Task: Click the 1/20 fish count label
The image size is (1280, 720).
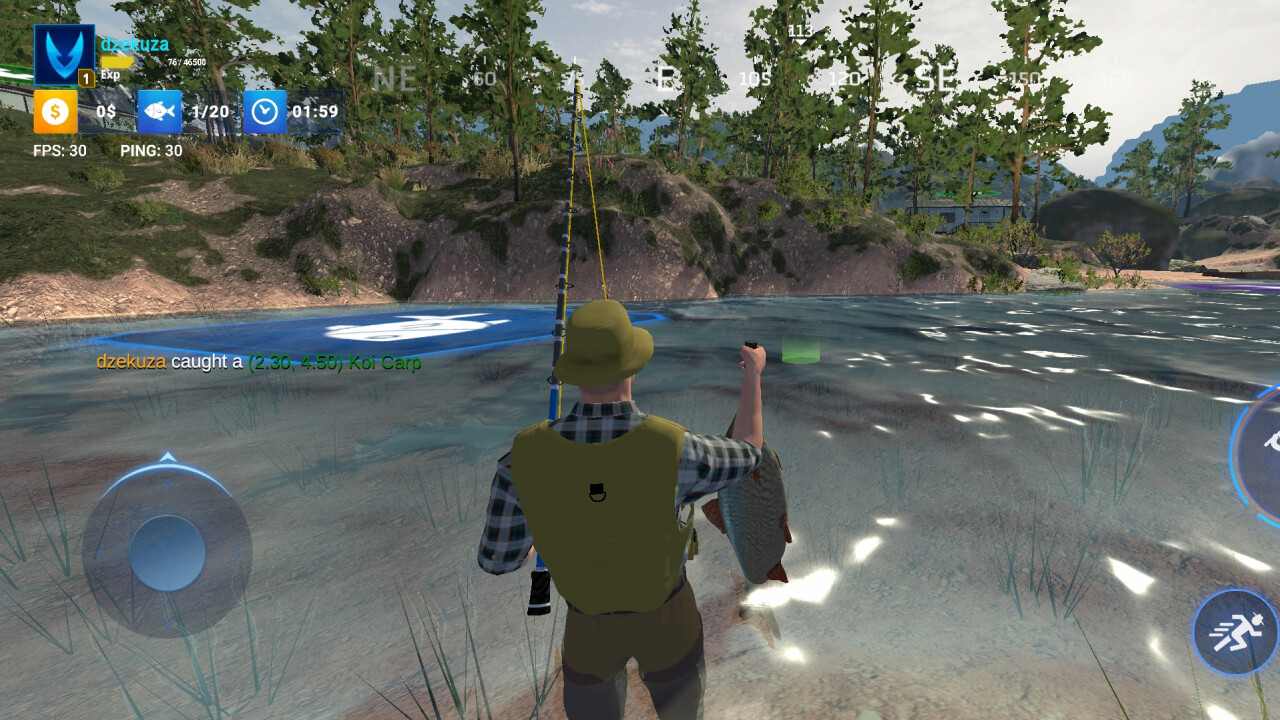Action: (x=208, y=111)
